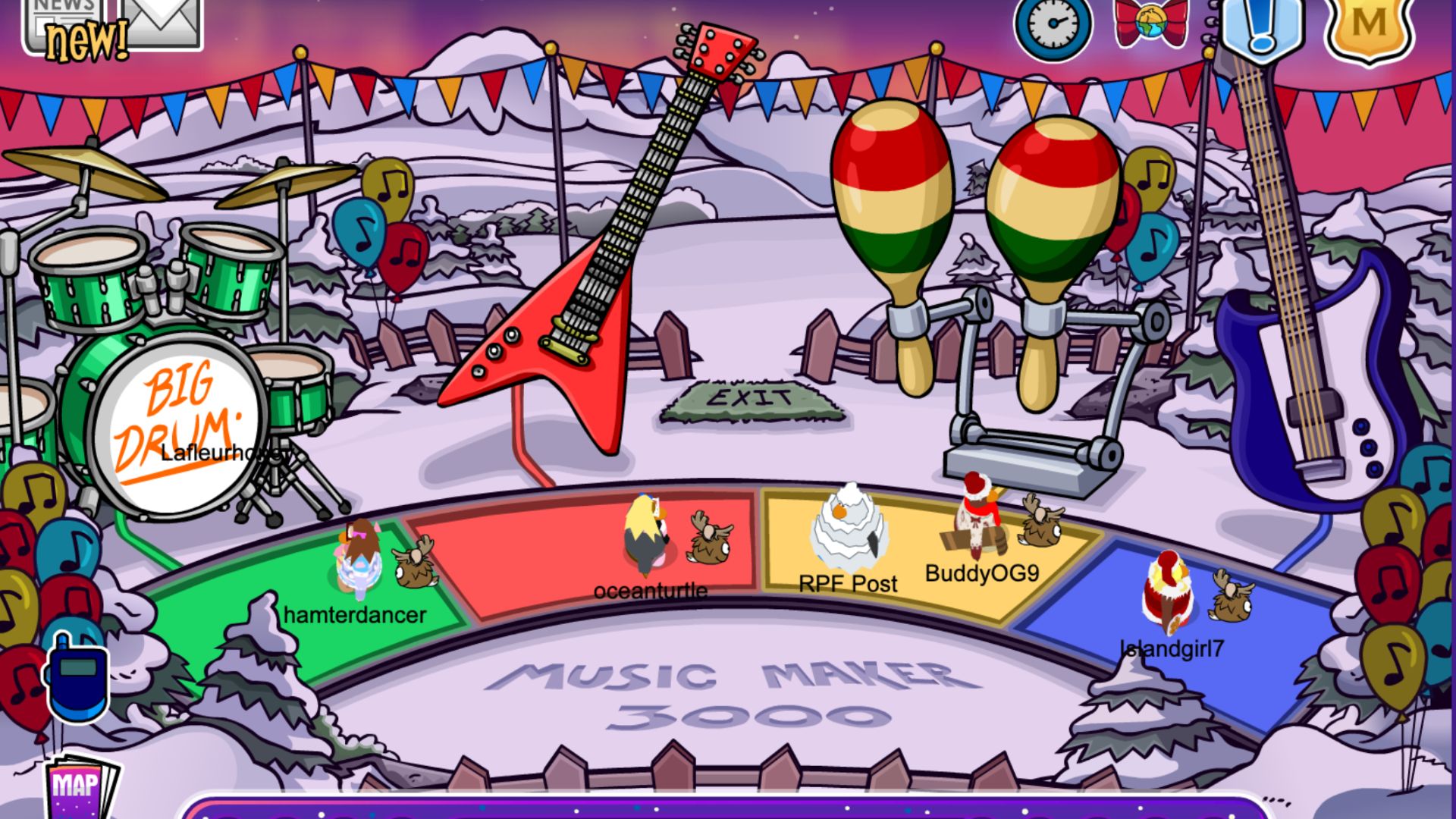The width and height of the screenshot is (1456, 819).
Task: Click the blue clock icon
Action: [1053, 24]
